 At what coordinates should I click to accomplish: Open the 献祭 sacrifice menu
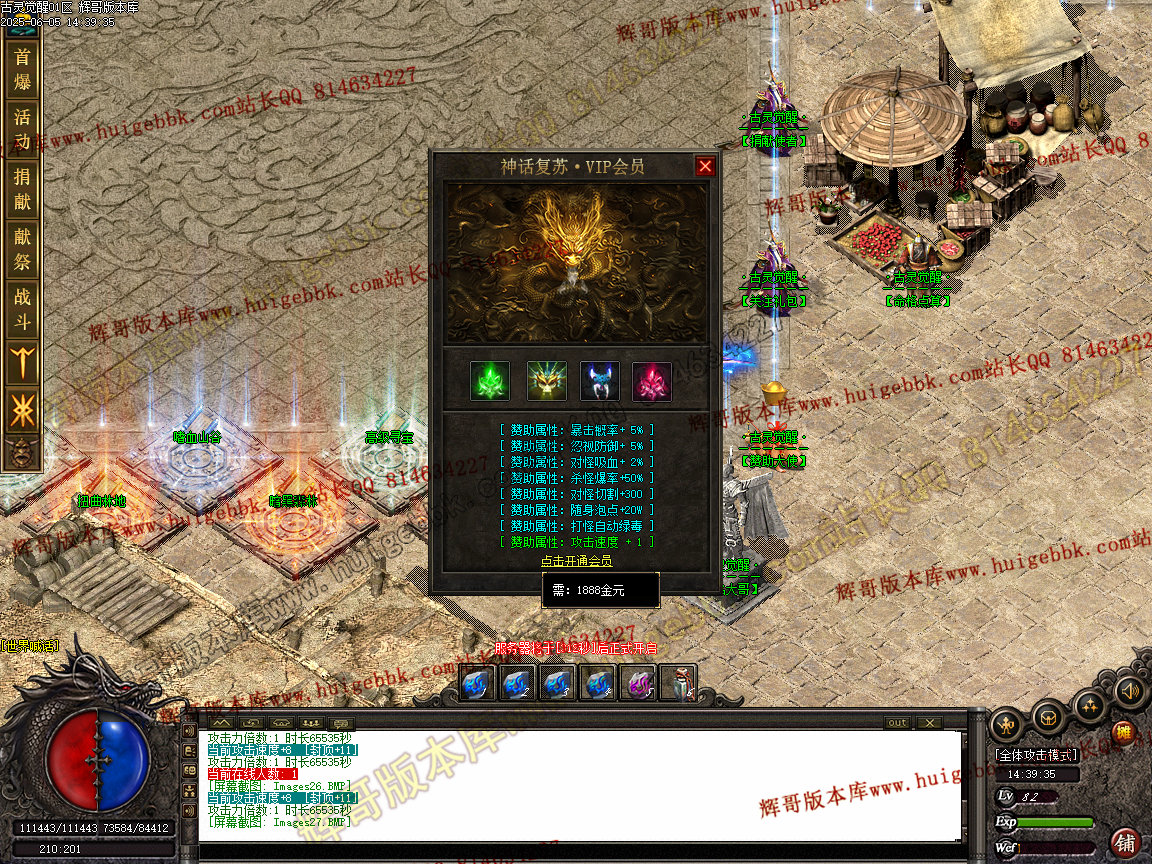tap(22, 249)
